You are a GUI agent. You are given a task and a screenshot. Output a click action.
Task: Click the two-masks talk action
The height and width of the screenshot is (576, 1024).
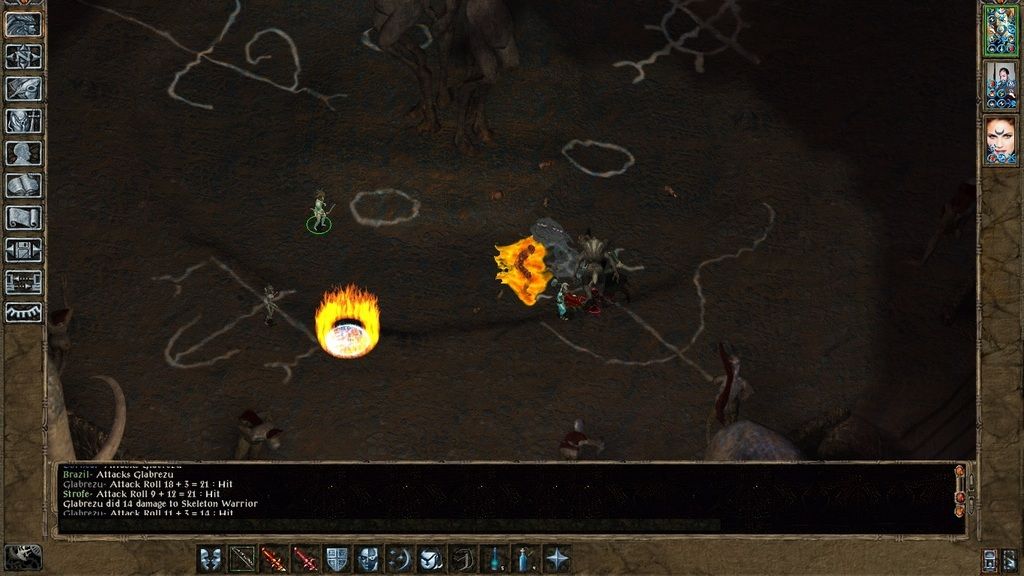[211, 558]
